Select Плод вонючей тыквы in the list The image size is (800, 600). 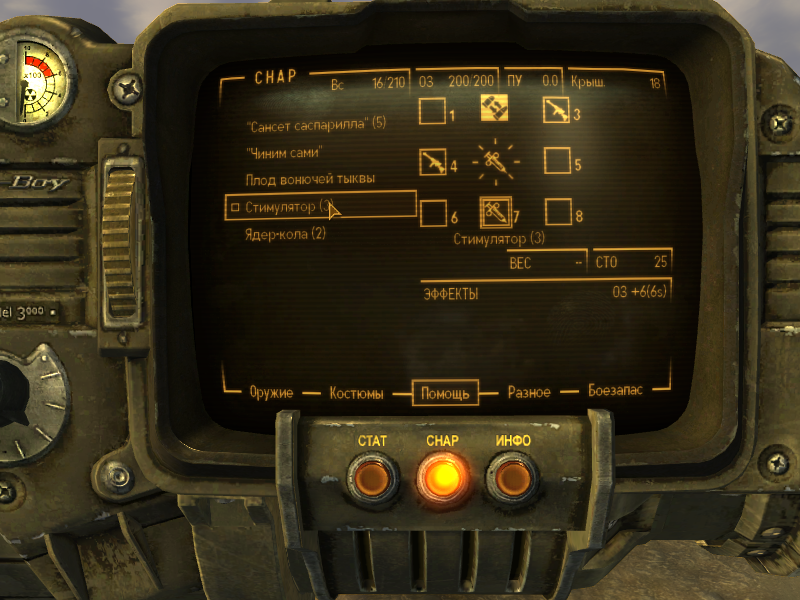[x=310, y=179]
